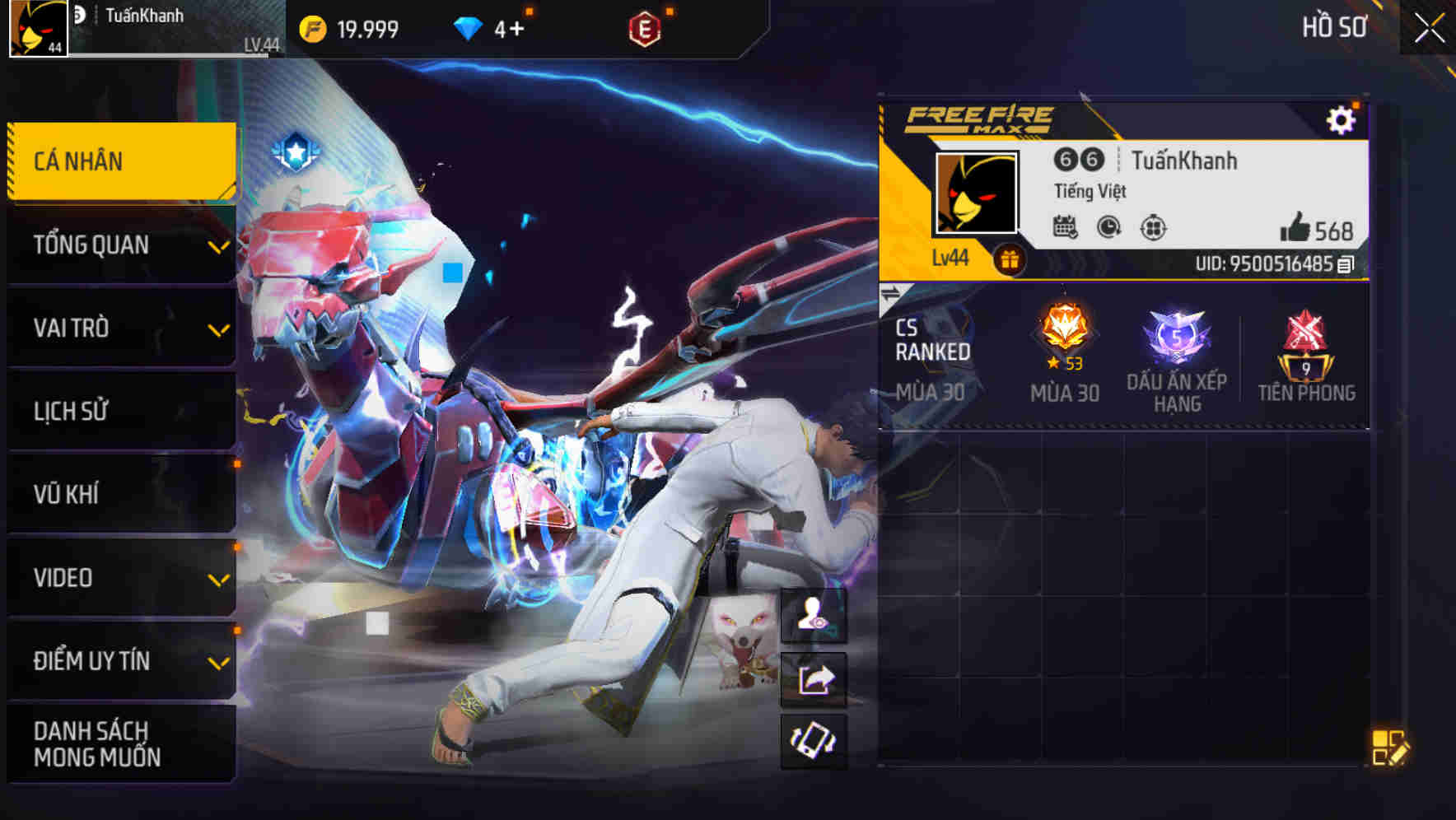1456x820 pixels.
Task: Click the rotate device icon
Action: pos(814,743)
